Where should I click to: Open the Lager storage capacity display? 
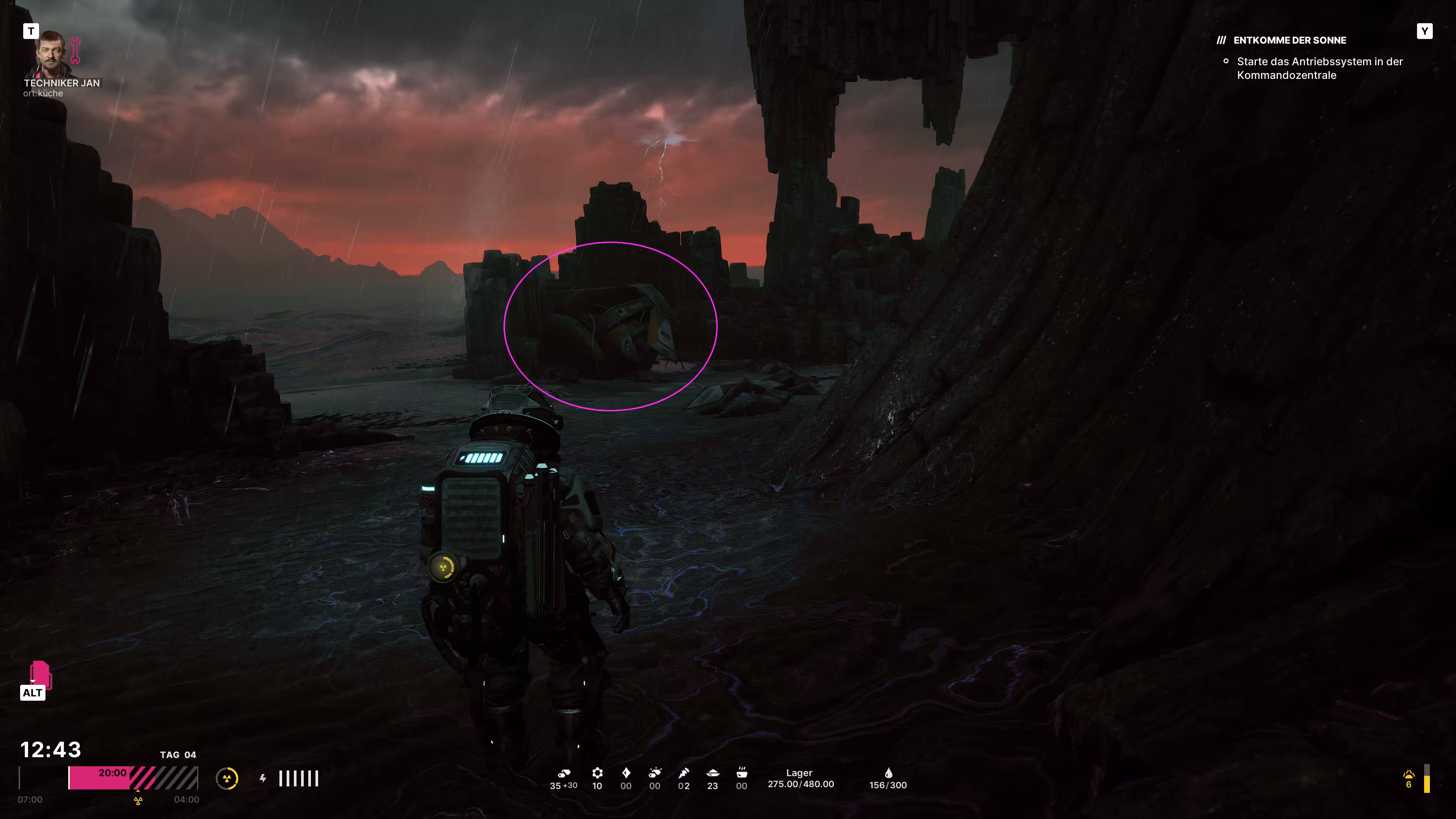pyautogui.click(x=800, y=778)
